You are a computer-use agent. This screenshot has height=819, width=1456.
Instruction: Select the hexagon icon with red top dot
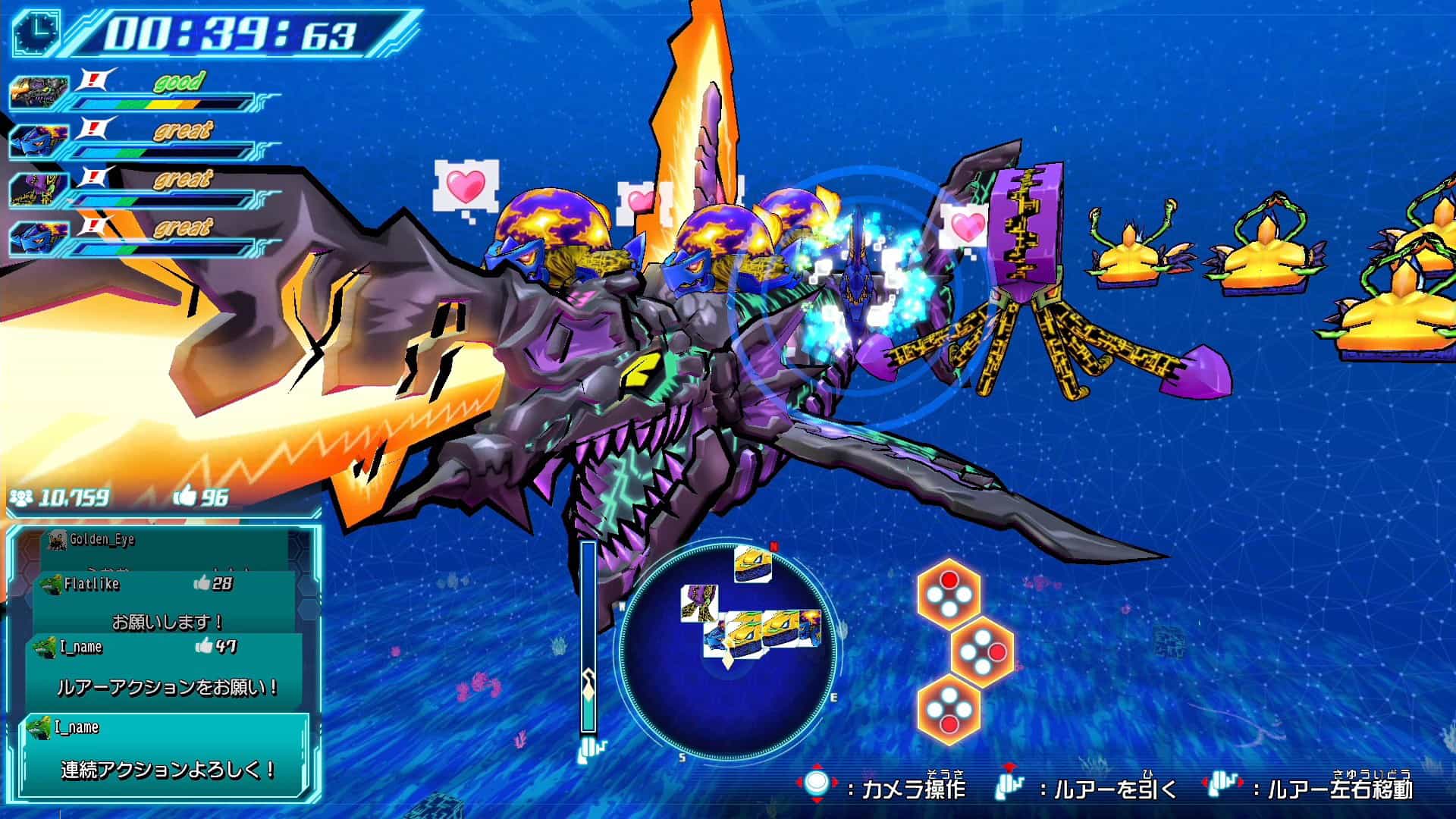point(948,594)
